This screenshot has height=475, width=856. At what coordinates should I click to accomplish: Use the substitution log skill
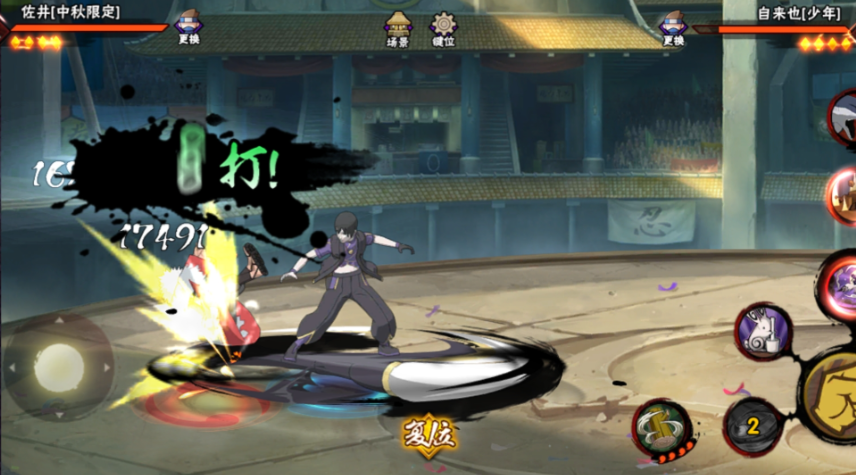tap(661, 426)
